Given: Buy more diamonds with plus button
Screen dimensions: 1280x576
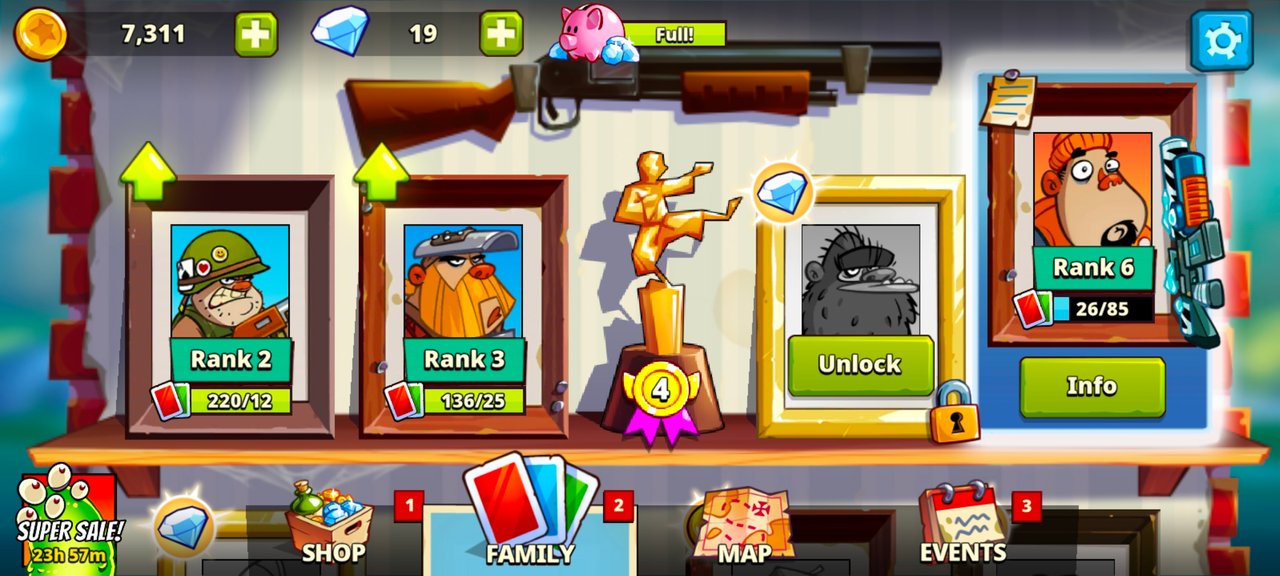Looking at the screenshot, I should tap(501, 34).
